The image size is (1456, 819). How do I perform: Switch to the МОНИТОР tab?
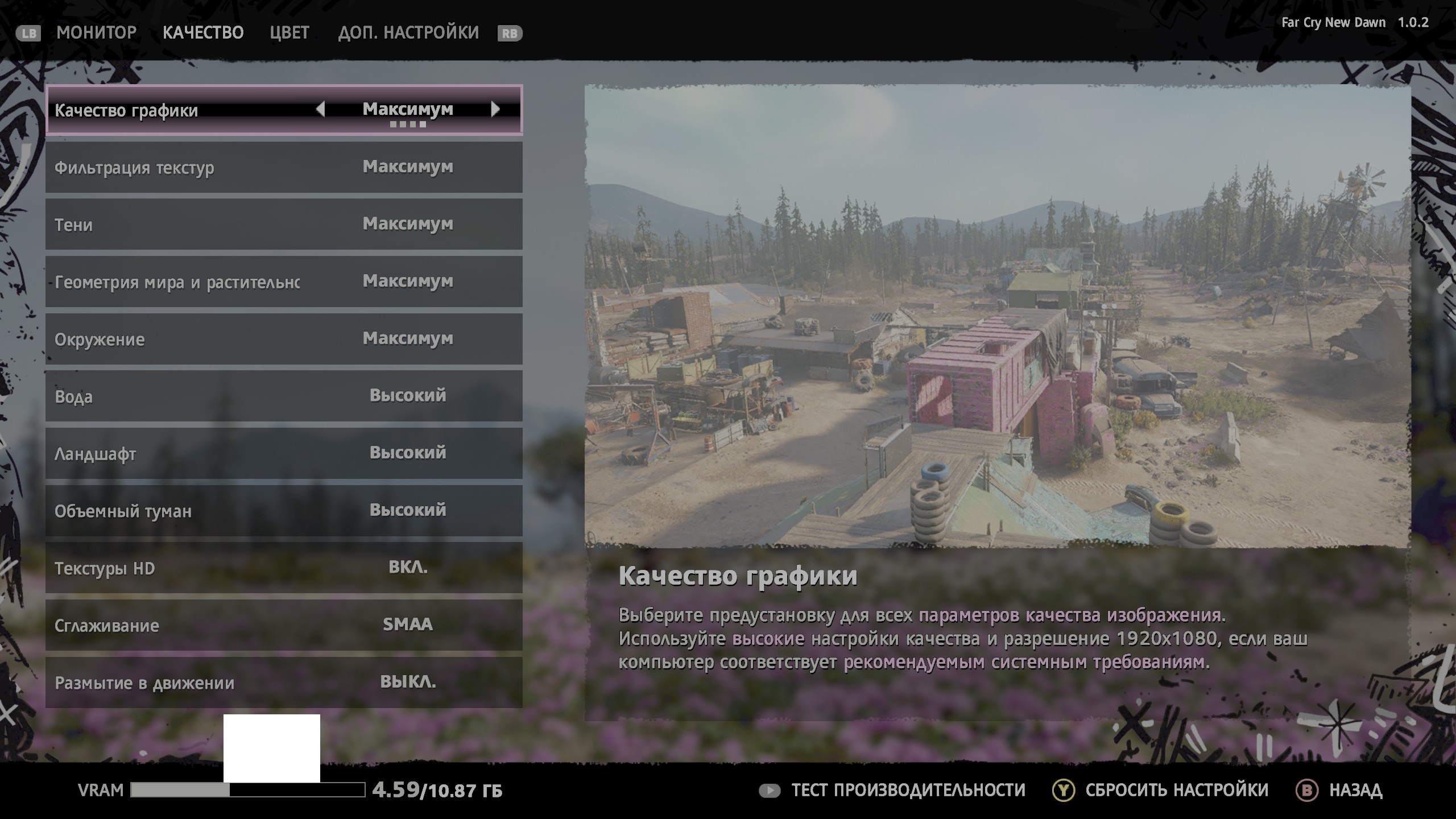click(96, 32)
